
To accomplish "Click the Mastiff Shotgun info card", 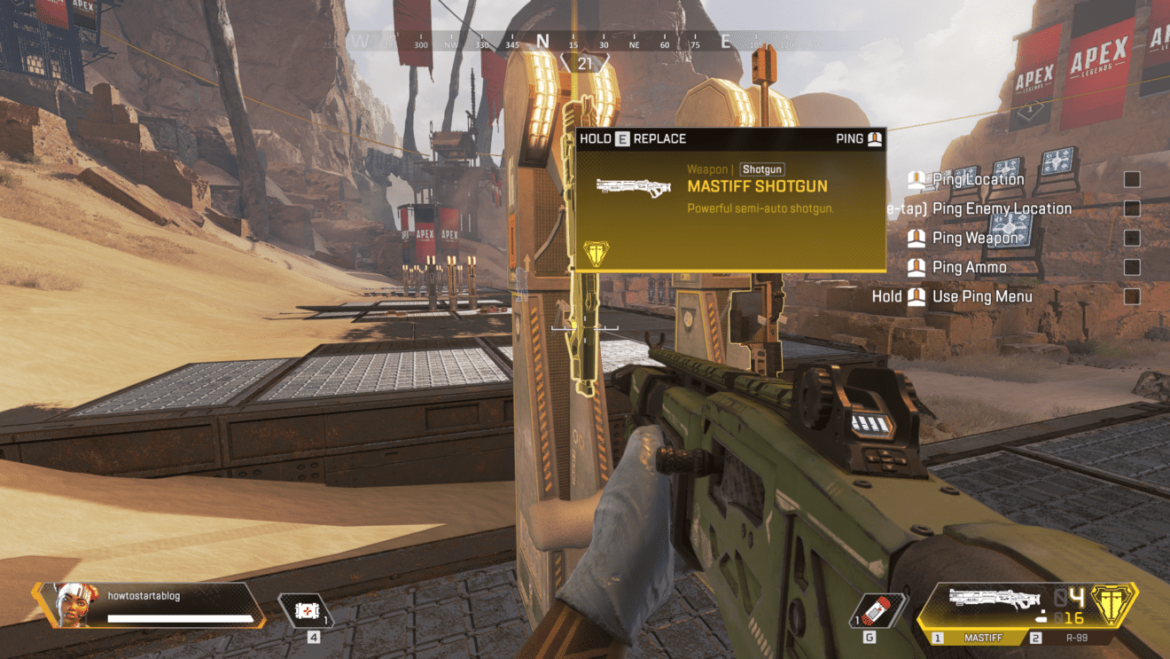I will 730,200.
